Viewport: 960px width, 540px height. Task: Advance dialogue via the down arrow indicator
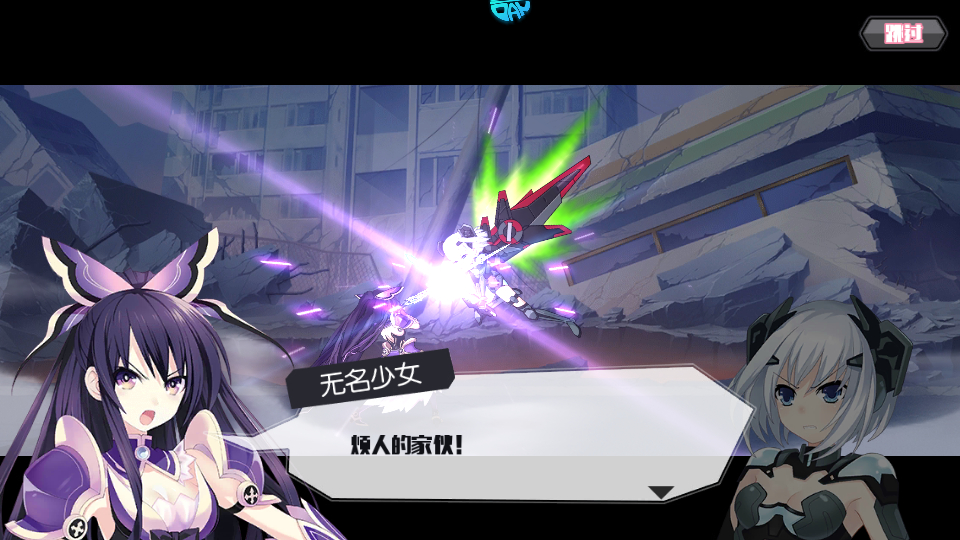(x=661, y=492)
